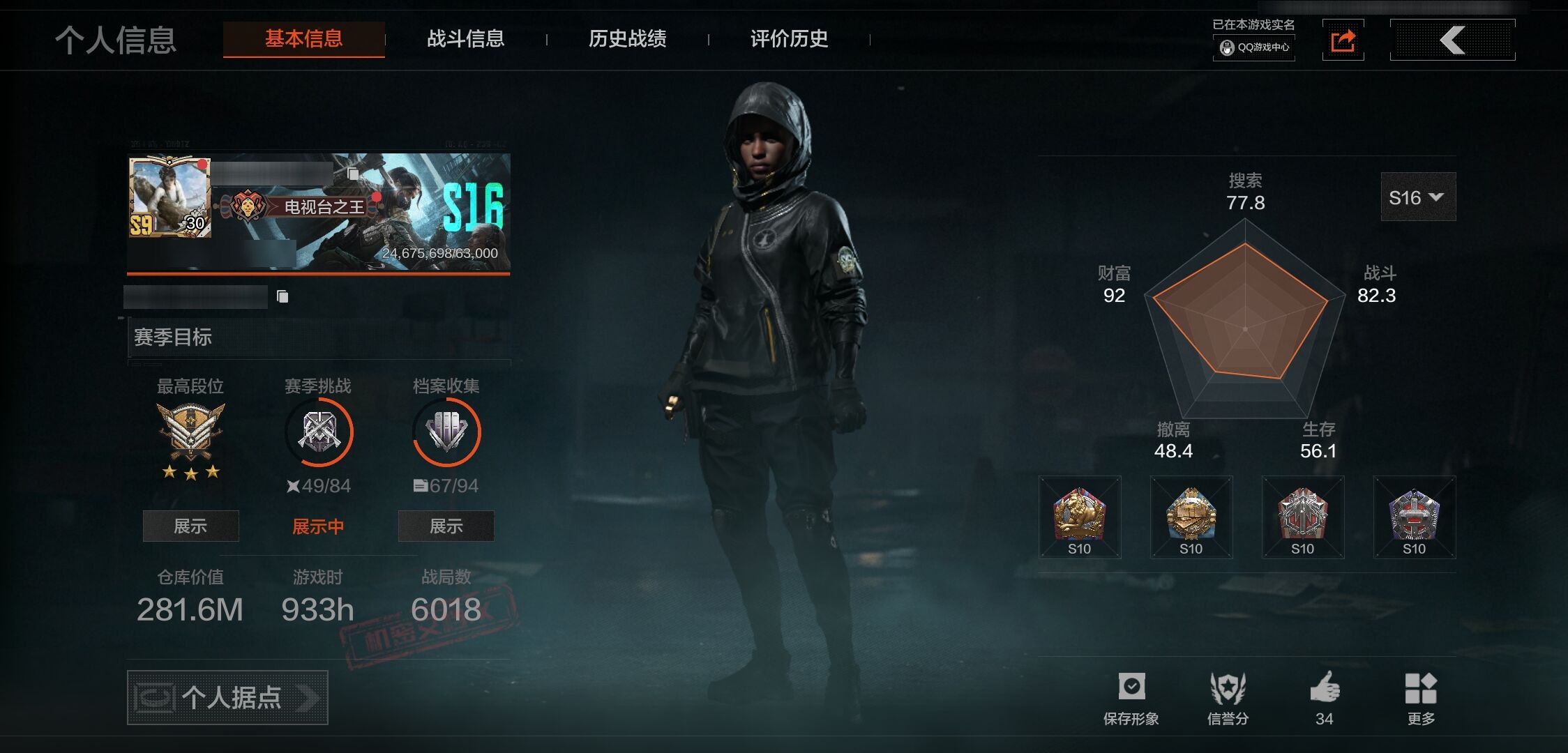Copy the player name with copy icon
Screen dimensions: 1568x753
353,173
